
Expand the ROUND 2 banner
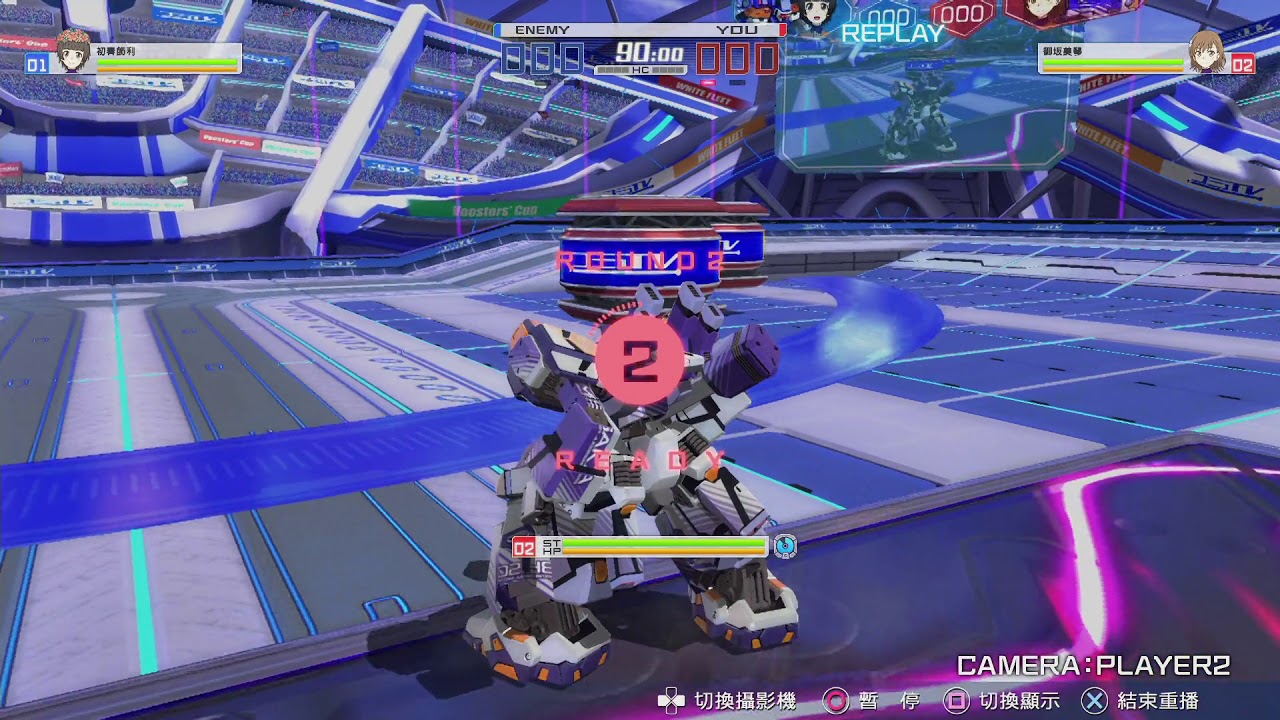pos(638,260)
